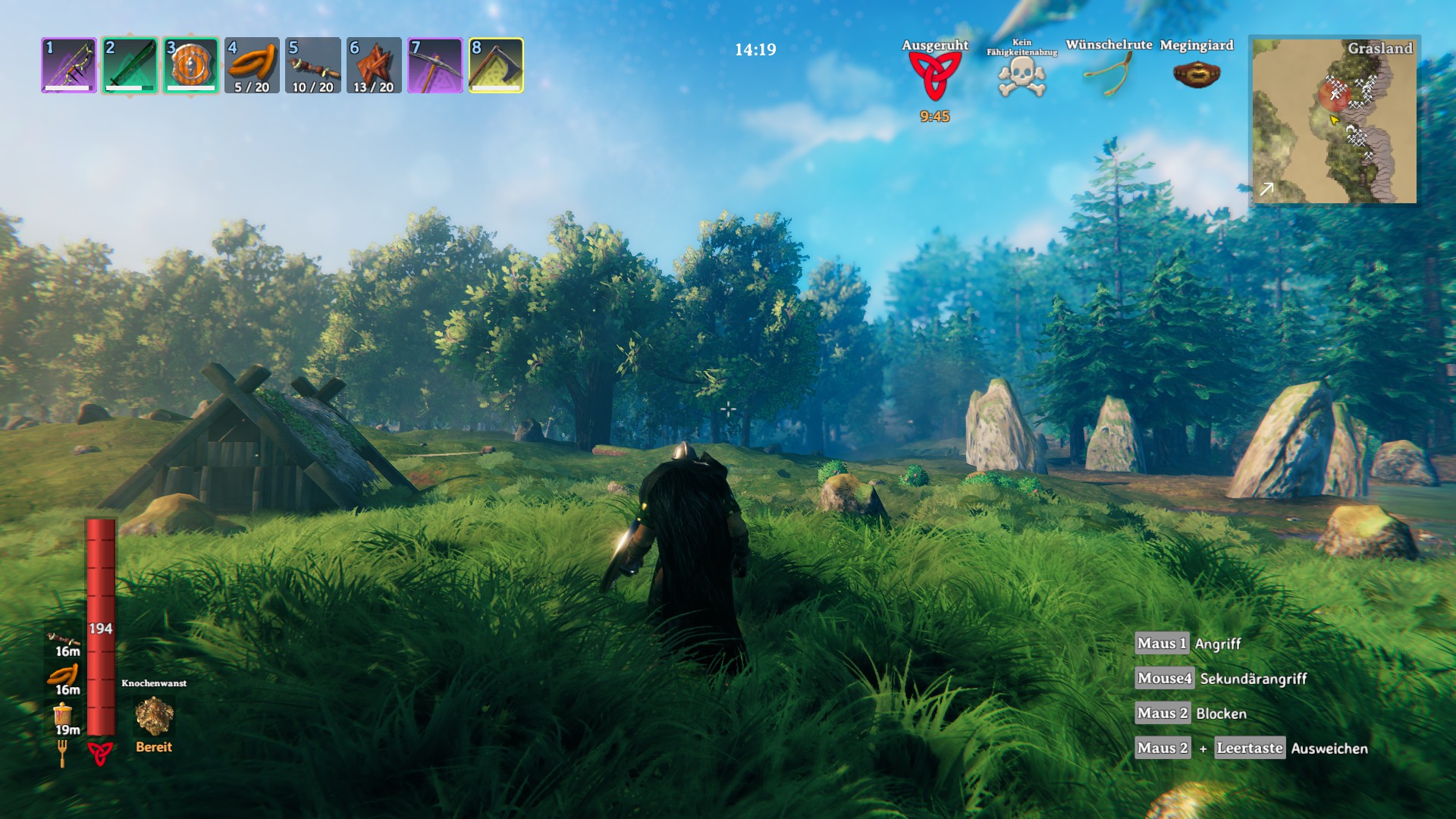The image size is (1456, 819).
Task: Click the jam jar food buff icon
Action: pos(63,714)
